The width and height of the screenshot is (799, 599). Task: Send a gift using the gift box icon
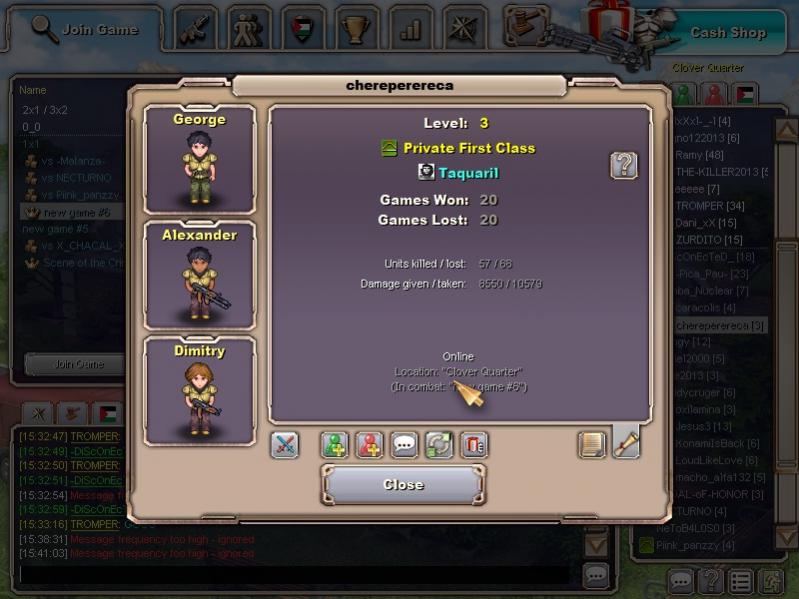coord(474,445)
